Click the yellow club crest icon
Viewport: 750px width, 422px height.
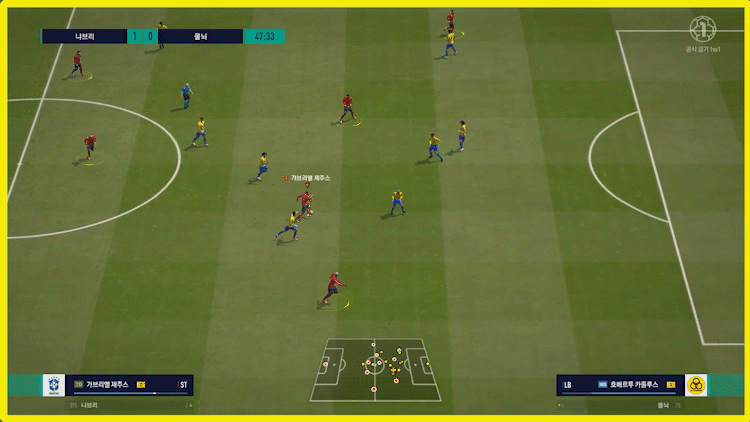click(696, 385)
